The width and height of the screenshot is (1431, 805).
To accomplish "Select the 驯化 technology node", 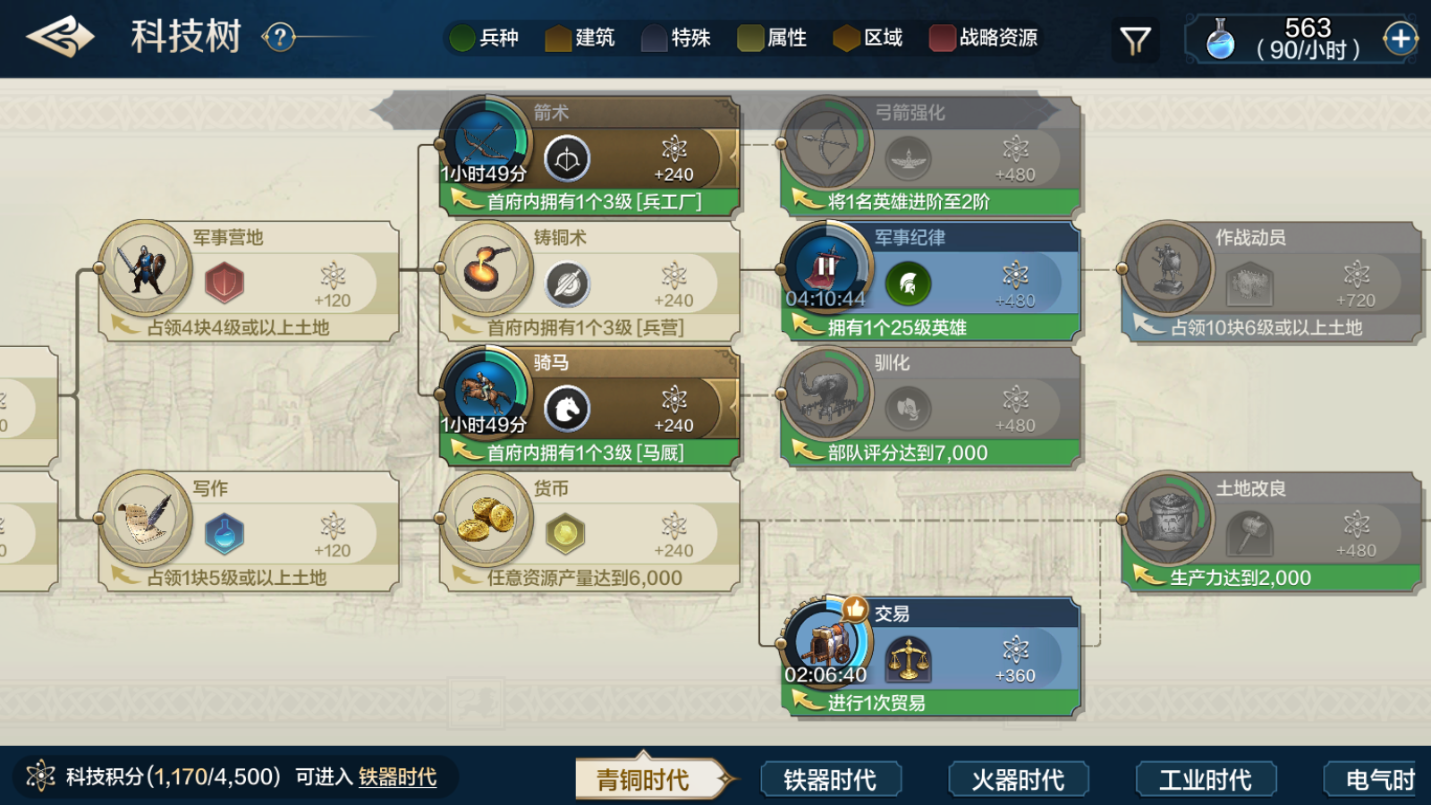I will click(930, 407).
